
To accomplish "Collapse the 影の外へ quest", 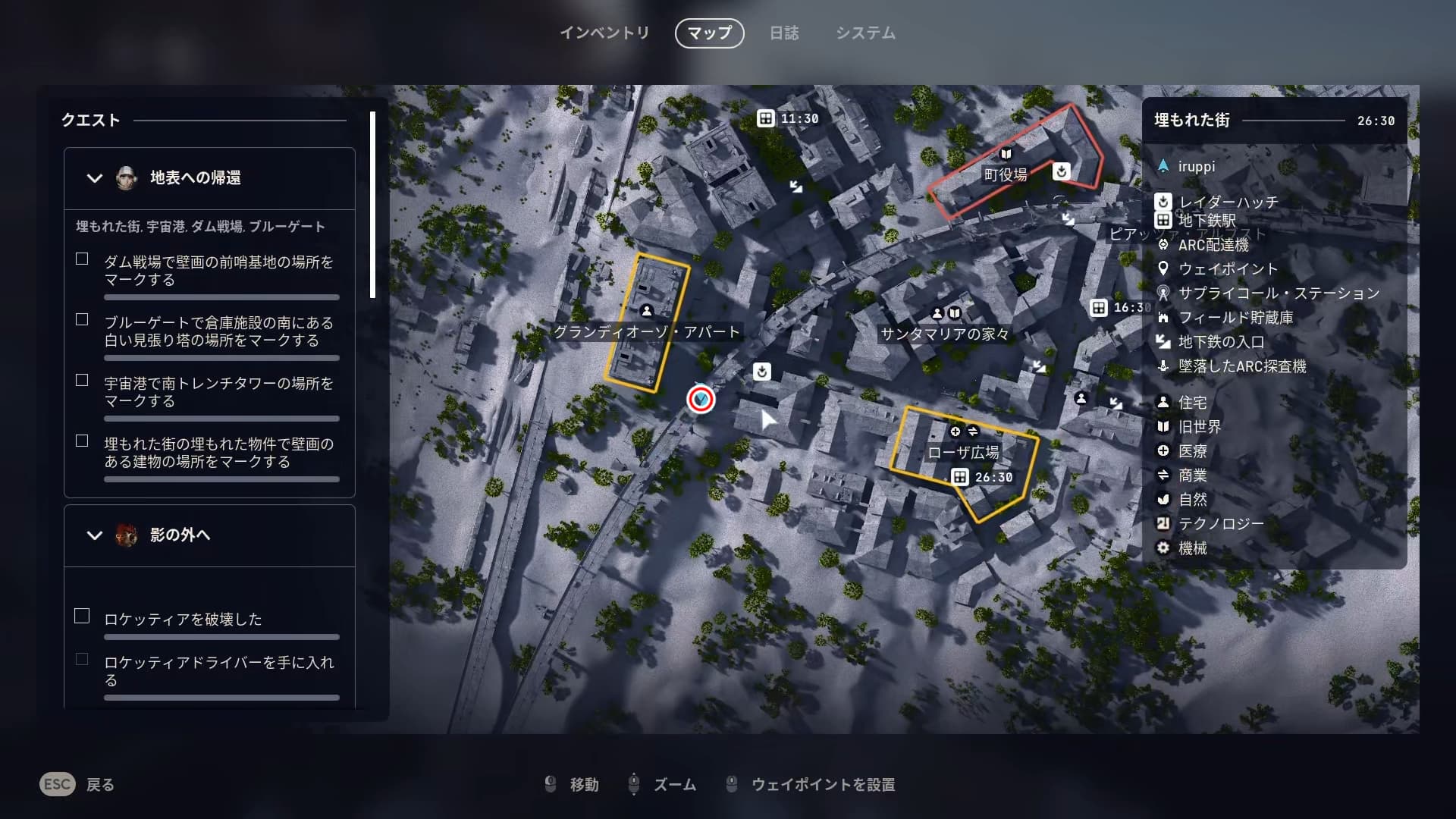I will 95,535.
